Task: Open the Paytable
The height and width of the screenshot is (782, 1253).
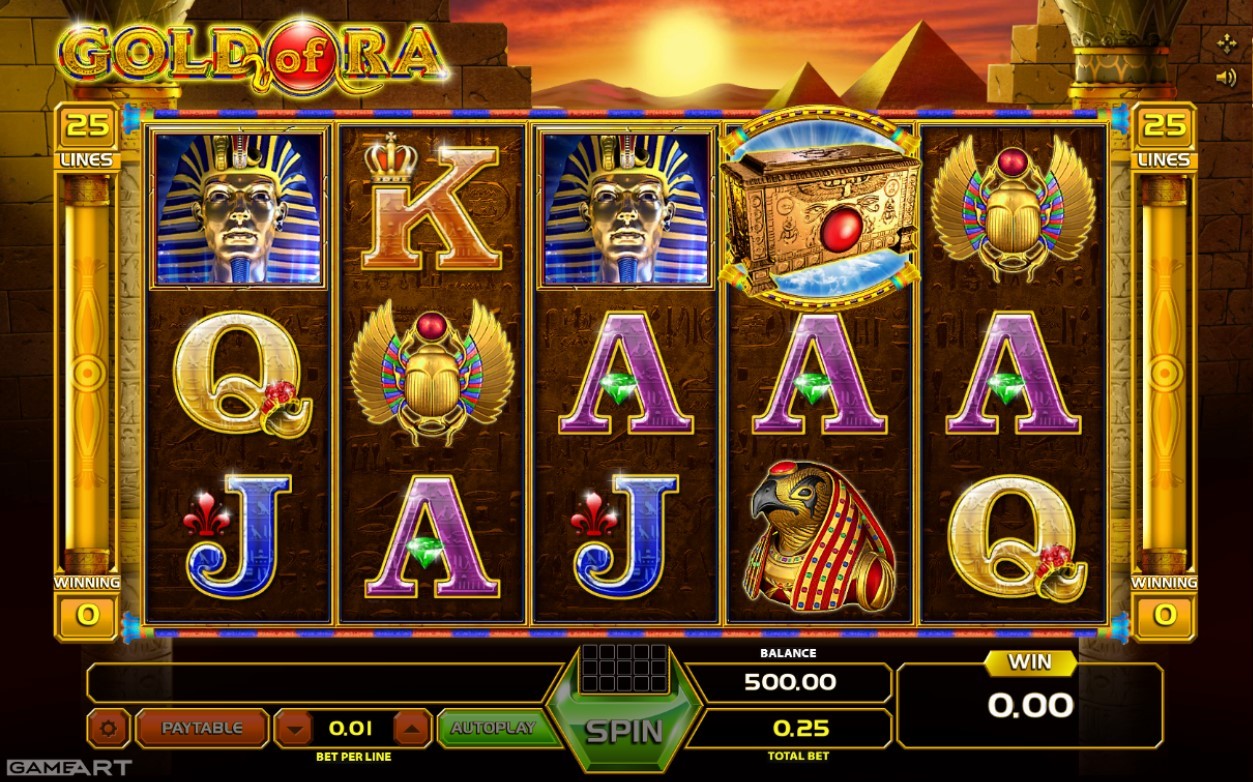Action: [x=202, y=728]
